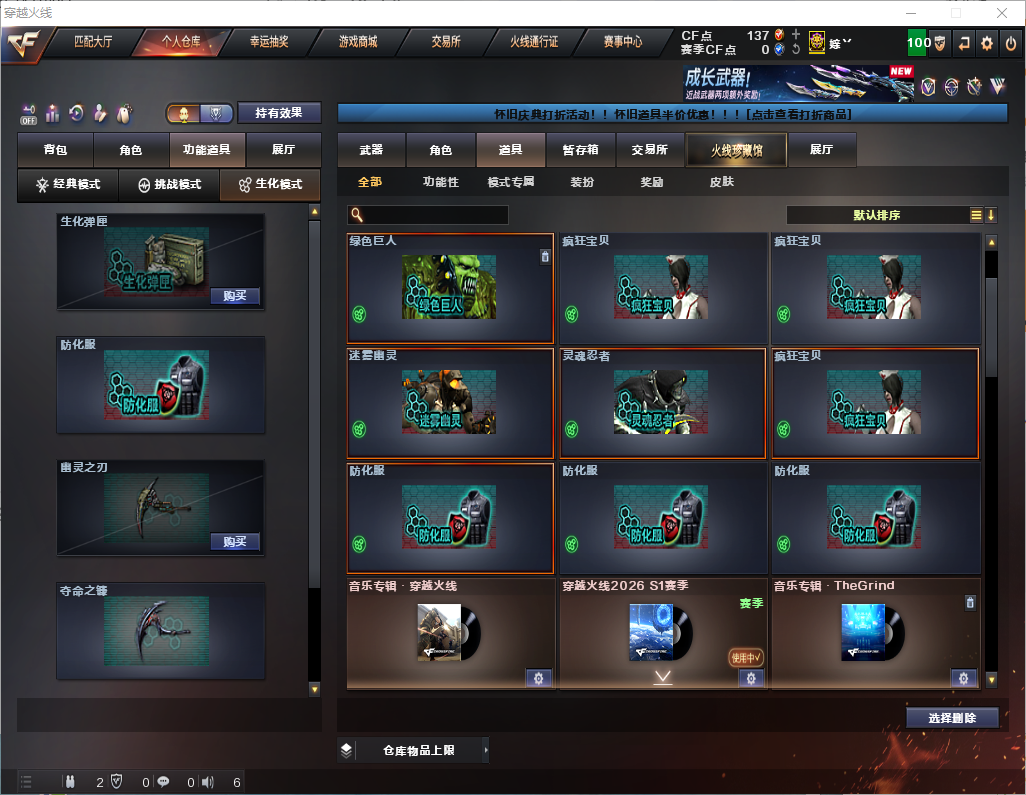Open the 火线通行证 battle pass tab
This screenshot has width=1026, height=795.
[534, 42]
